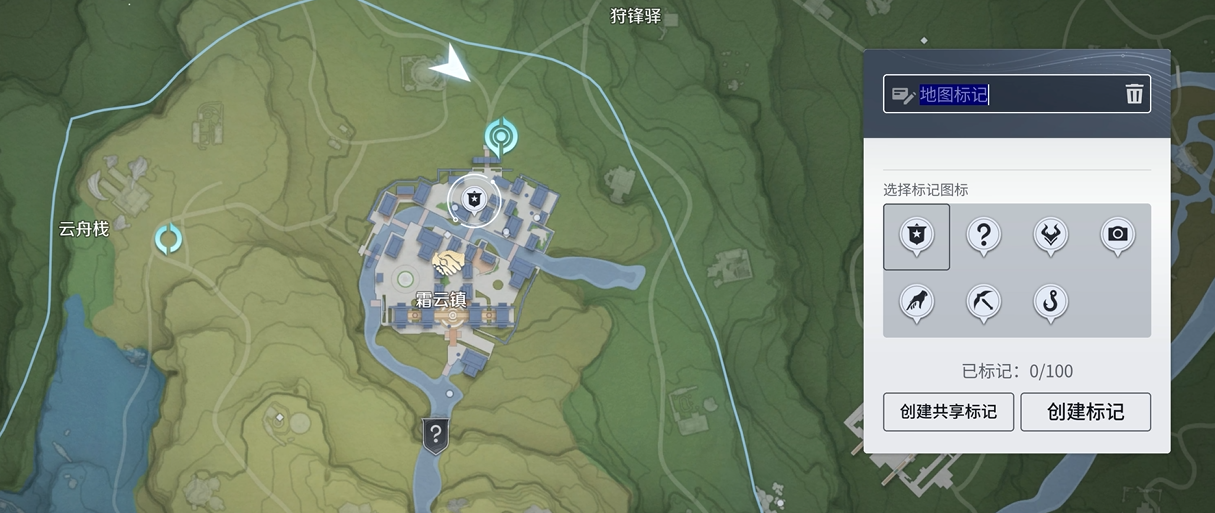Viewport: 1215px width, 513px height.
Task: Open the handshake marker in 霜云镇
Action: 449,265
